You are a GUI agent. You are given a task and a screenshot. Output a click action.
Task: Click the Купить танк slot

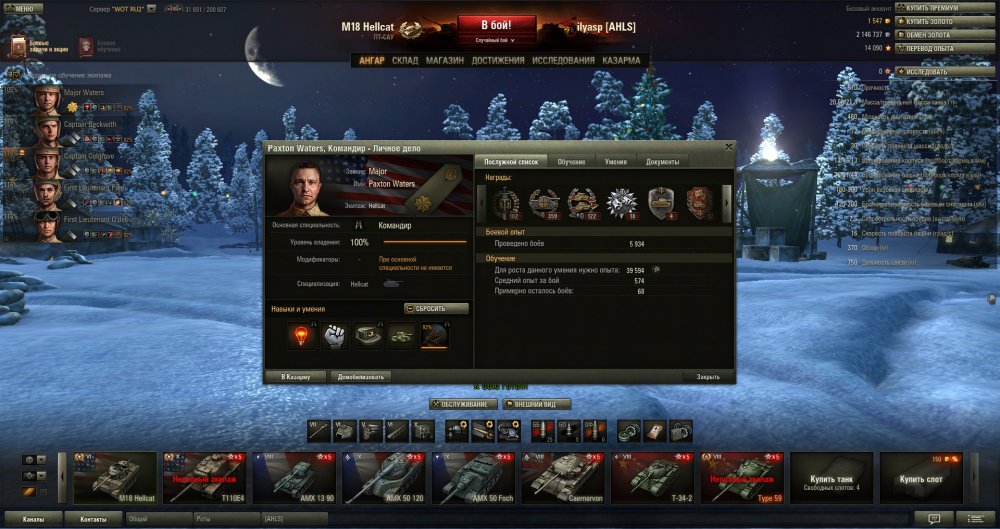click(x=831, y=477)
